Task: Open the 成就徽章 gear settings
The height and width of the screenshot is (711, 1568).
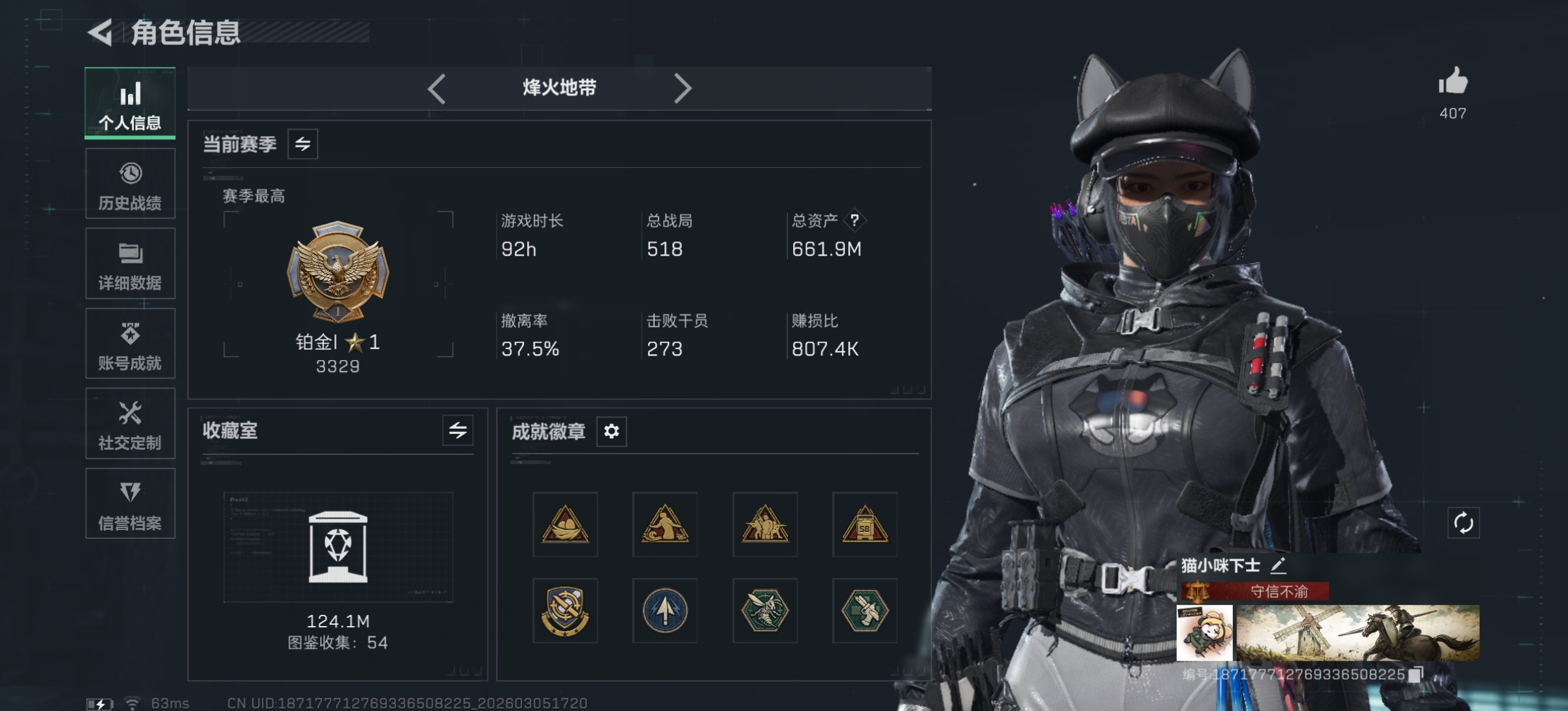Action: (x=612, y=431)
